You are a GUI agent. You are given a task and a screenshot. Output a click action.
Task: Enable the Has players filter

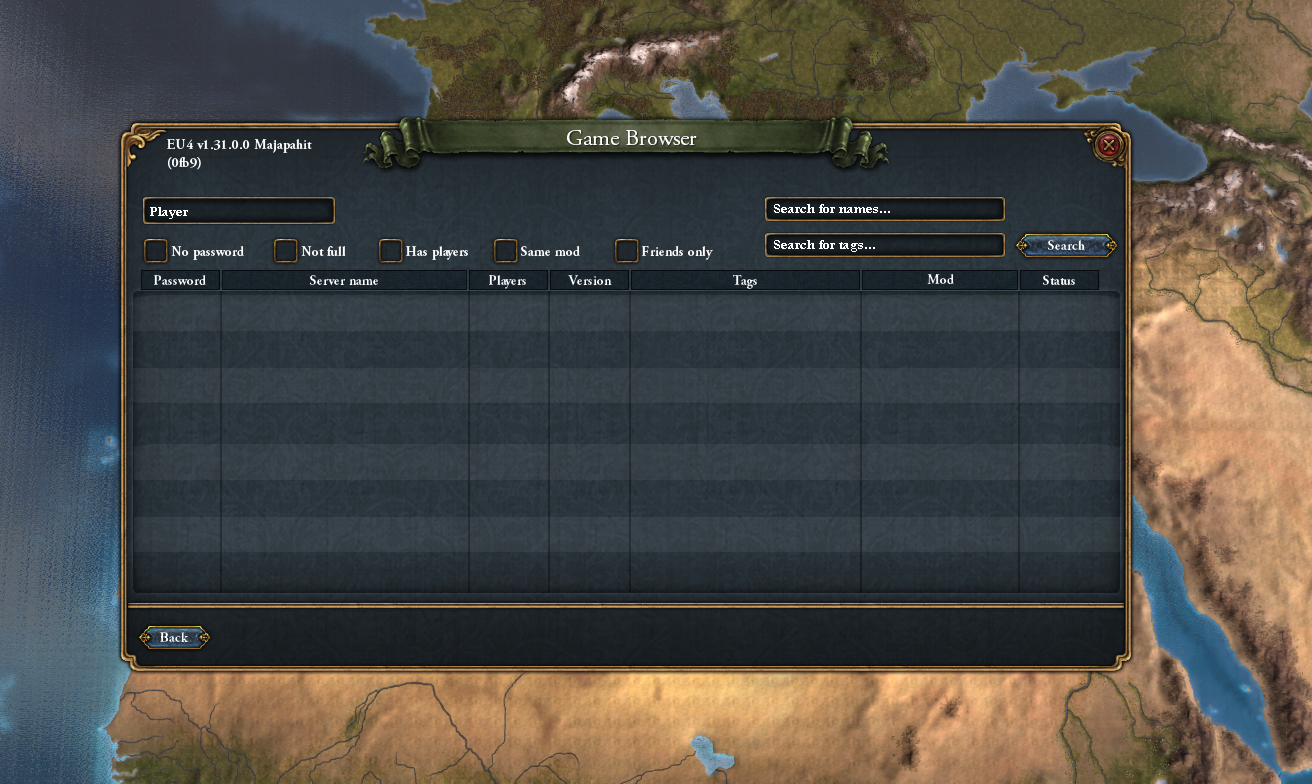[390, 251]
